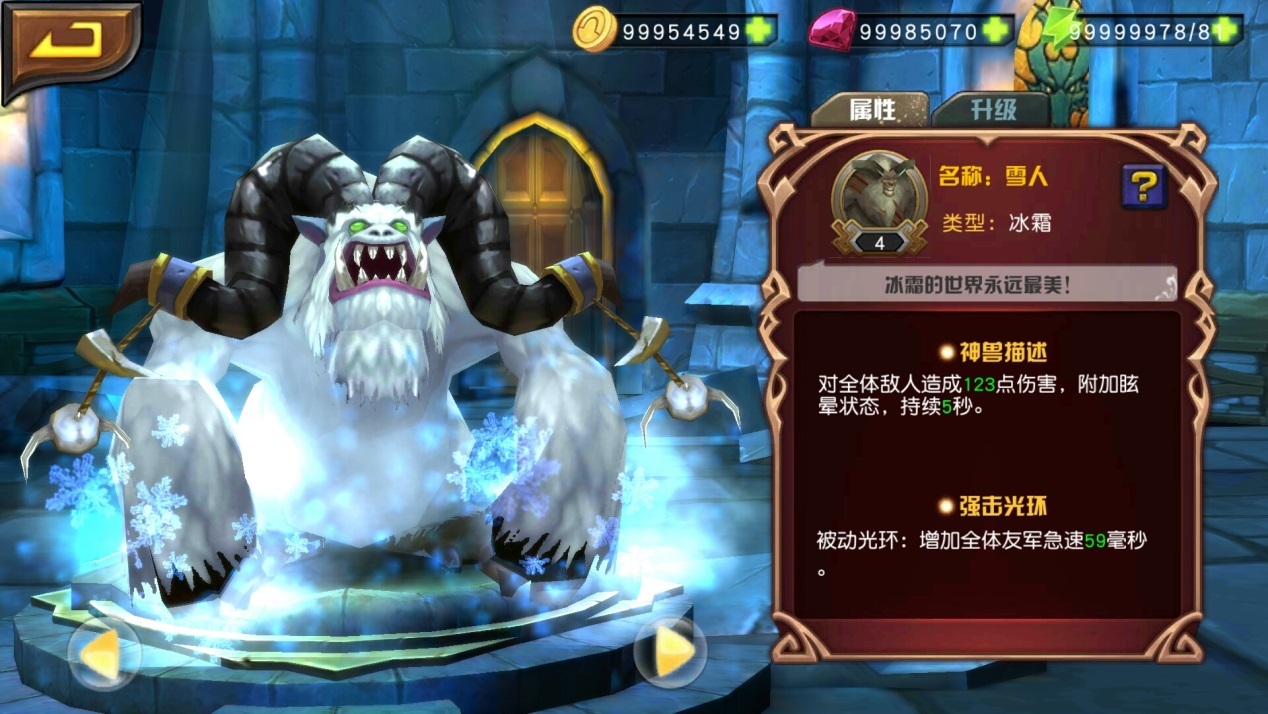Screen dimensions: 1268x714
Task: Switch to the 属性 tab
Action: [x=871, y=109]
